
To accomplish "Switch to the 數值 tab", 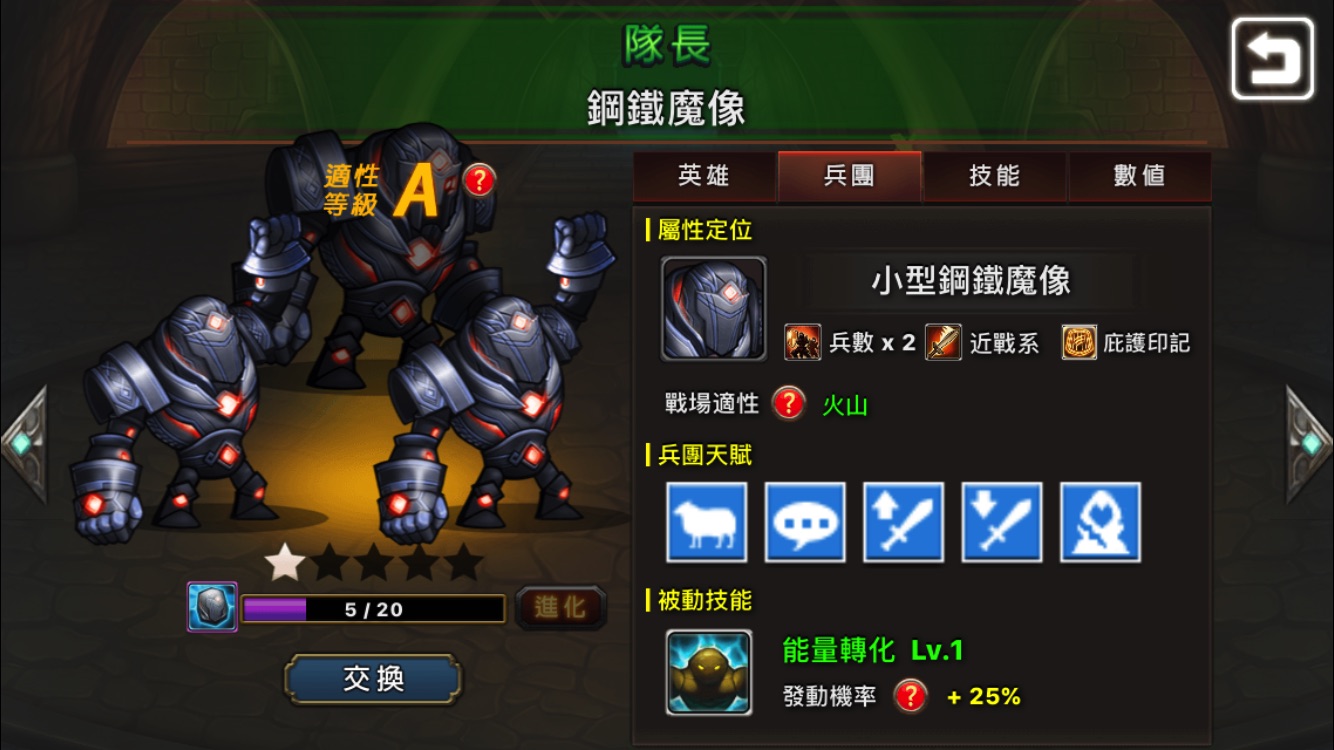I will tap(1140, 176).
